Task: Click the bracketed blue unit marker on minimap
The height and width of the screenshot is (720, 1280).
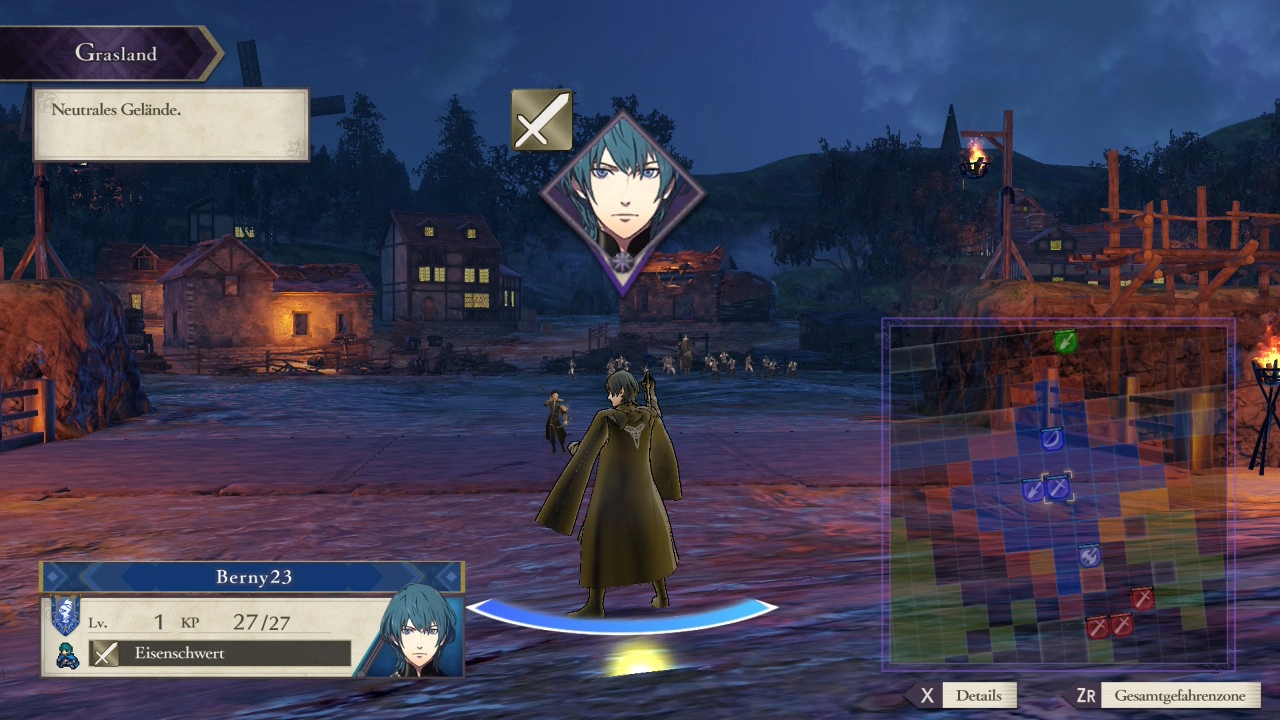Action: 1058,488
